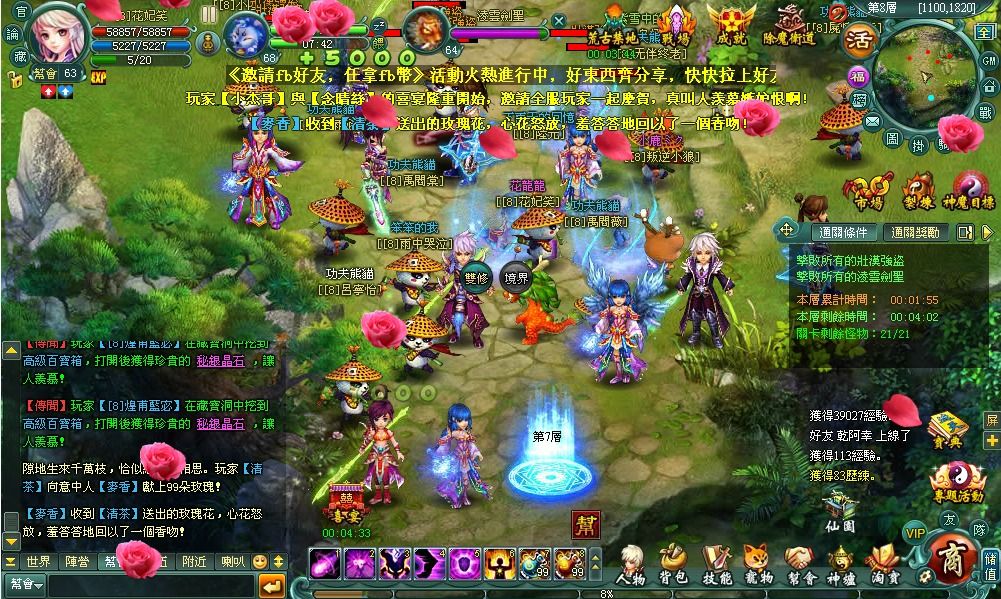This screenshot has width=1001, height=599.
Task: Open the 神魔目標 yin-yang icon
Action: click(x=970, y=190)
